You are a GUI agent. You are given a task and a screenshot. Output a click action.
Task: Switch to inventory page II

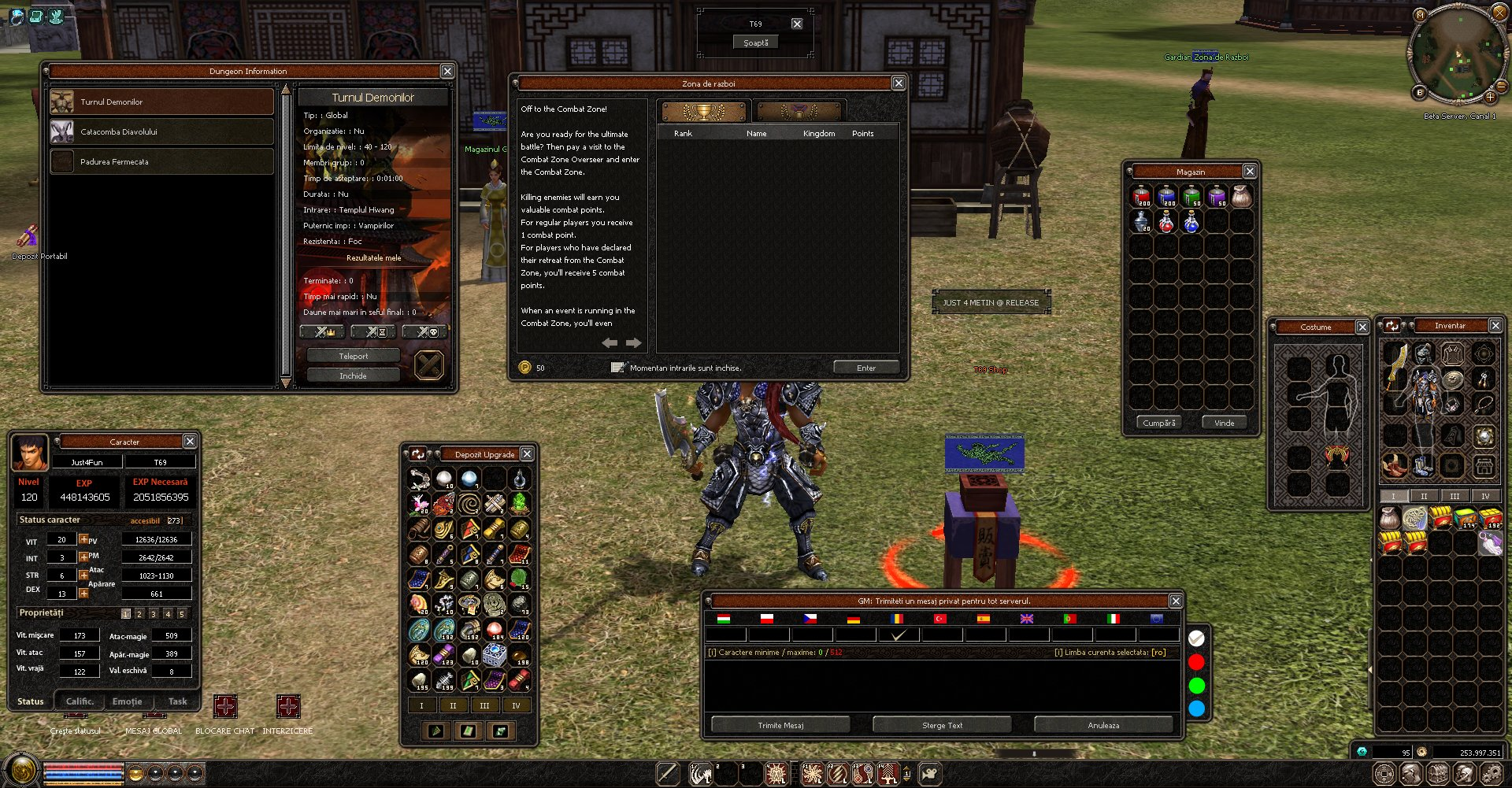1424,496
